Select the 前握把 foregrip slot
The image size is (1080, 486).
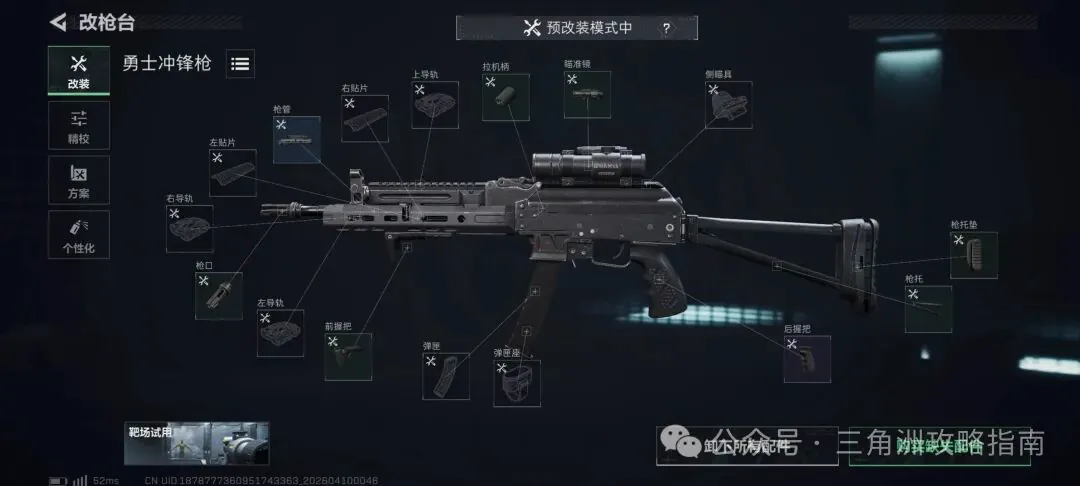pos(348,356)
